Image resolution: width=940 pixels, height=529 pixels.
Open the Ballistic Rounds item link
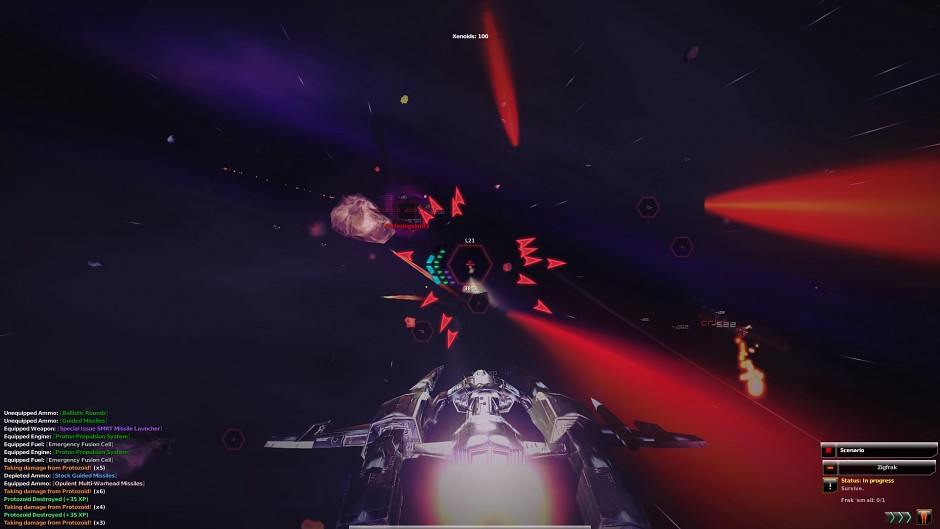click(x=83, y=413)
